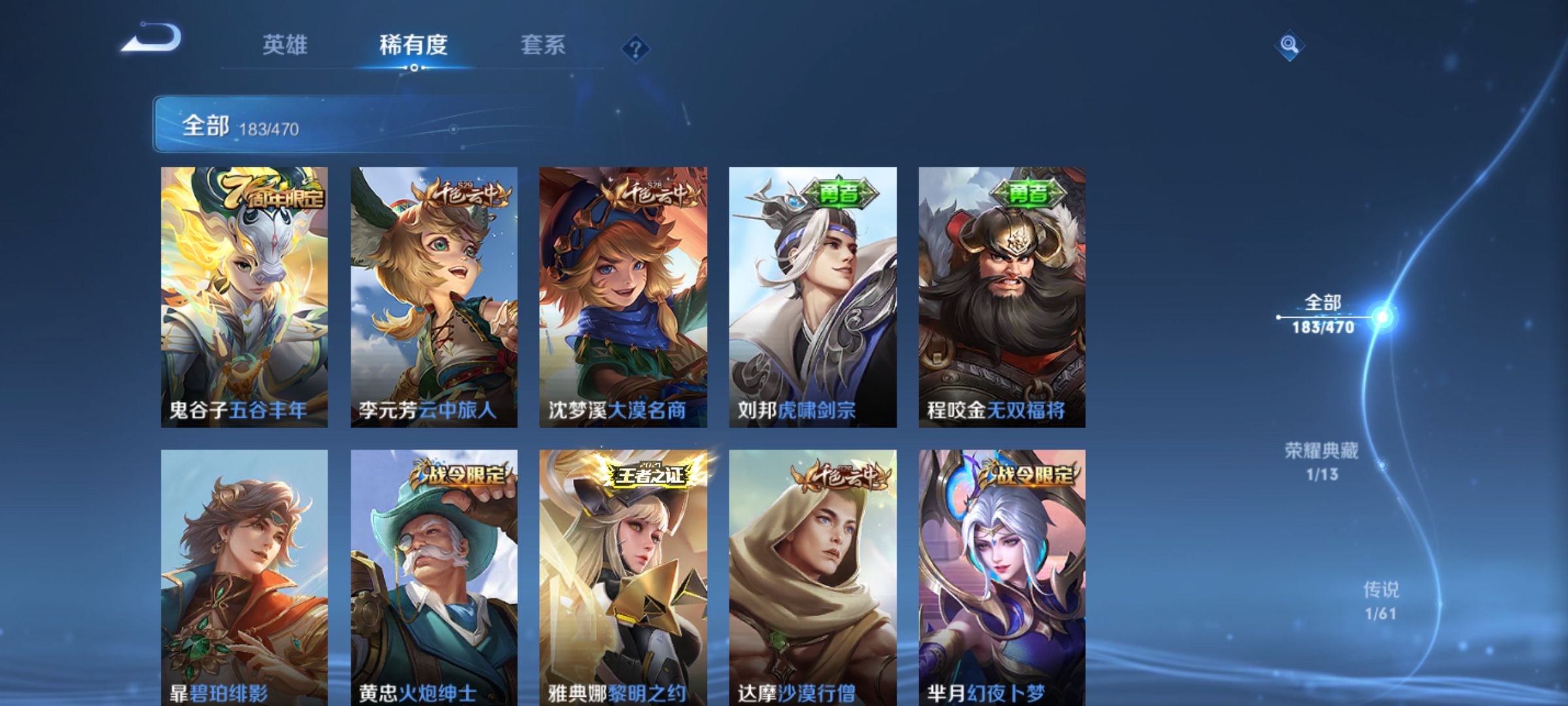
Task: Choose the 黄忠火炮绅士 skin card
Action: point(434,575)
